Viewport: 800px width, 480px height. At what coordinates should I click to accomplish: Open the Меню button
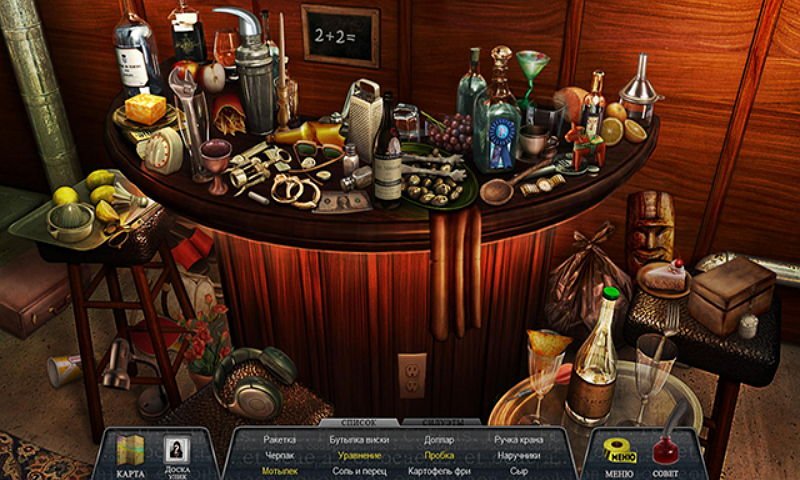pyautogui.click(x=620, y=454)
